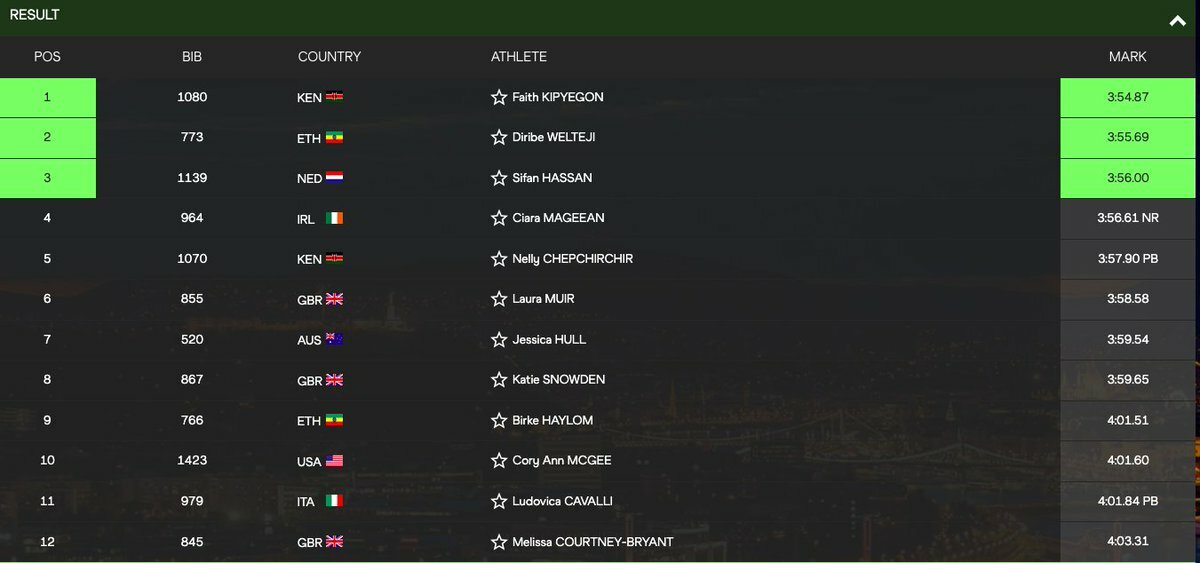This screenshot has width=1200, height=563.
Task: Favorite Melissa COURTNEY-BRYANT via the star
Action: [499, 542]
